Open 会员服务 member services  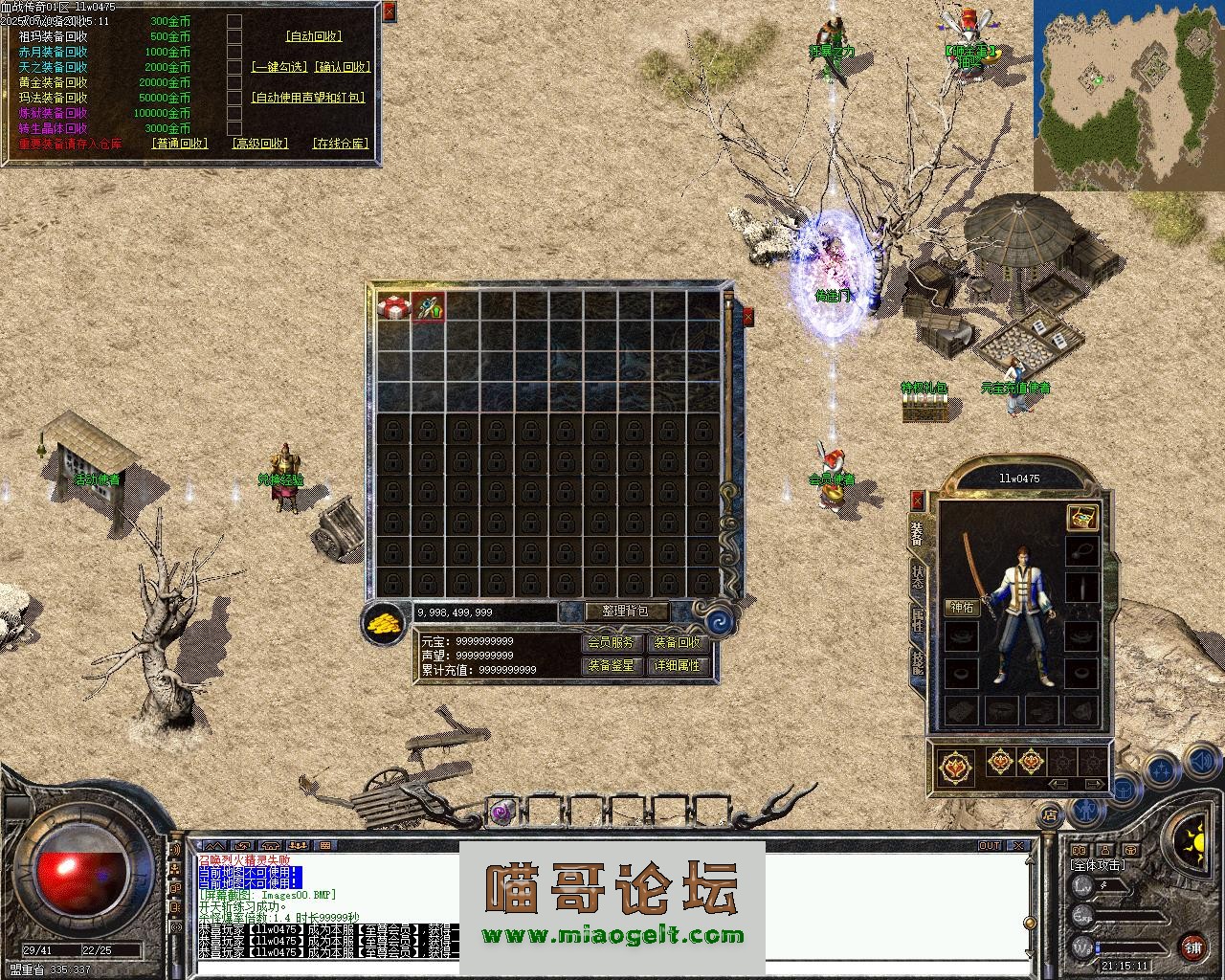pyautogui.click(x=611, y=643)
